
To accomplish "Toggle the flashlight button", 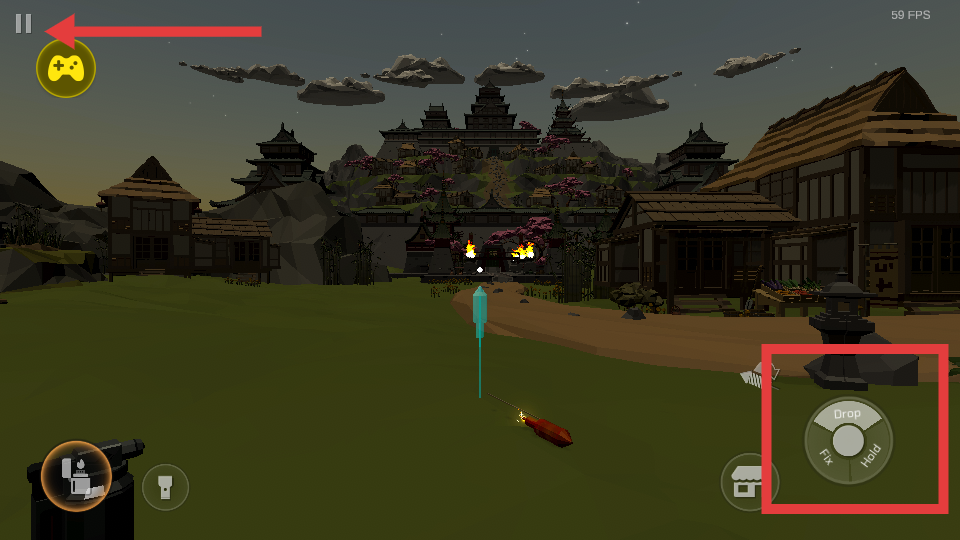I will 165,487.
